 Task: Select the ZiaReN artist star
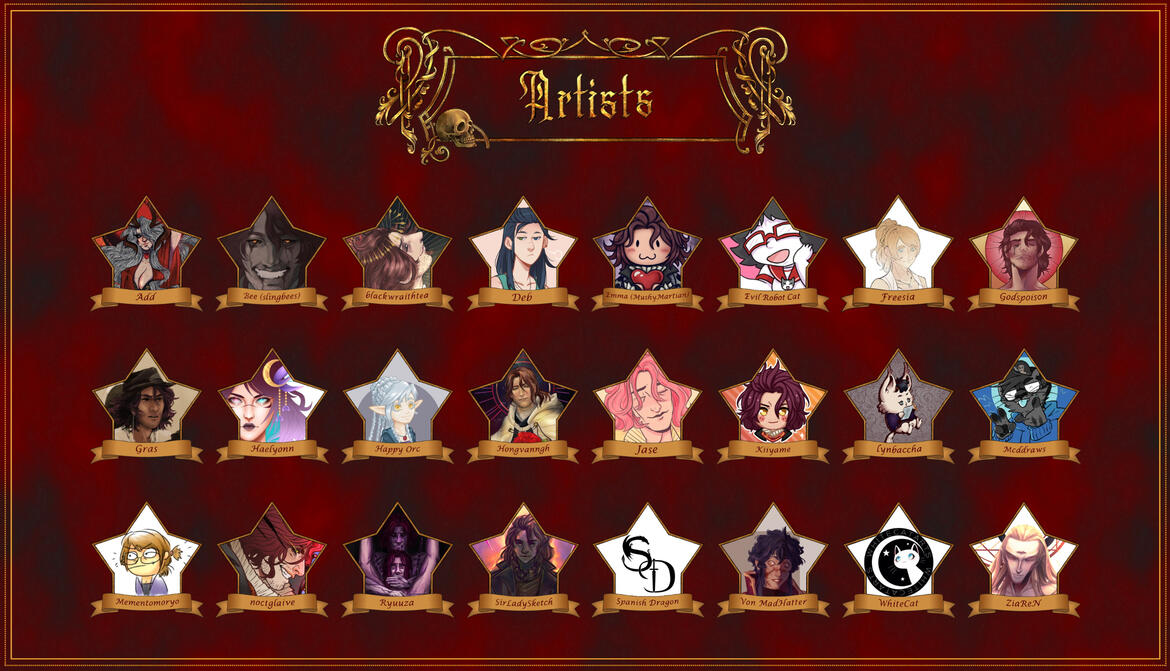click(1023, 558)
